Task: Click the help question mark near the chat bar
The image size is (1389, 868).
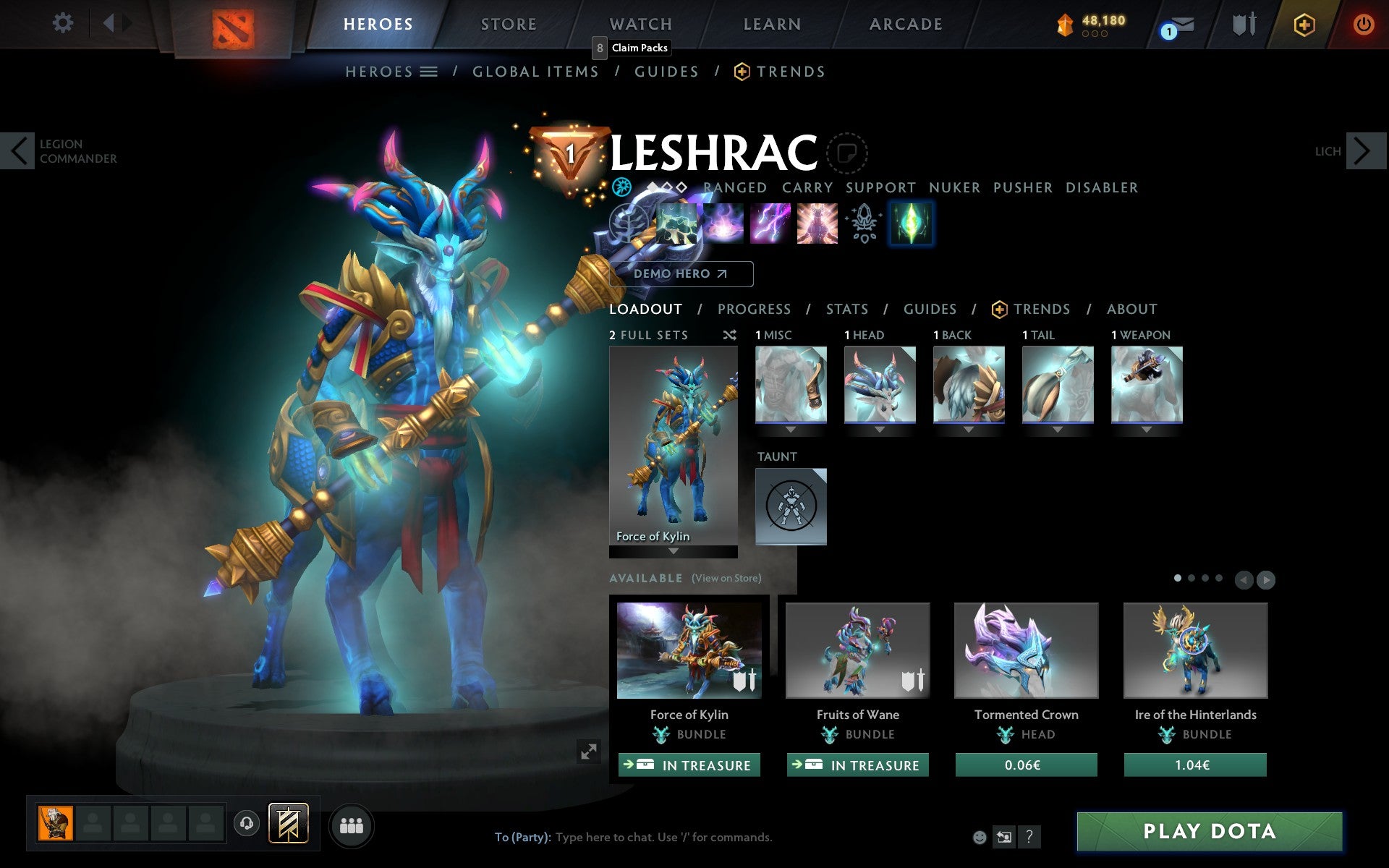Action: click(1030, 838)
